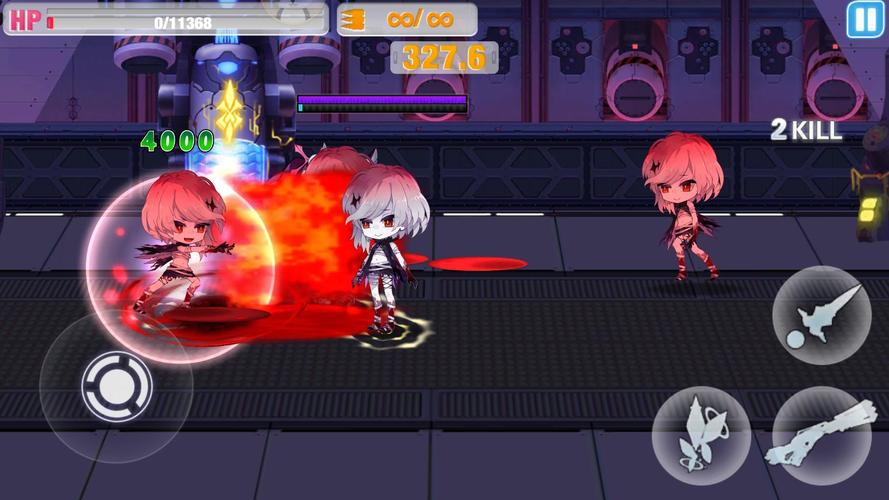The height and width of the screenshot is (500, 889).
Task: Trigger the ringed crystal shards skill
Action: click(701, 436)
